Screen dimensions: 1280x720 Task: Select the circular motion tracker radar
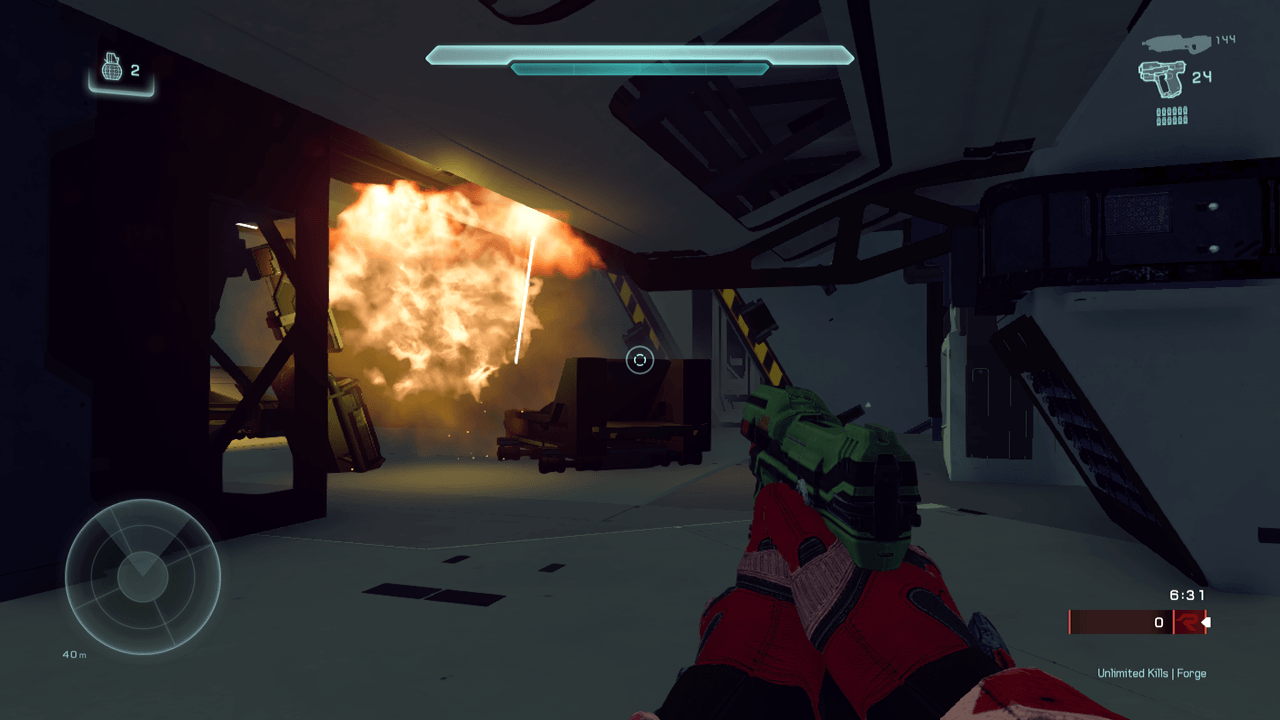(x=142, y=575)
